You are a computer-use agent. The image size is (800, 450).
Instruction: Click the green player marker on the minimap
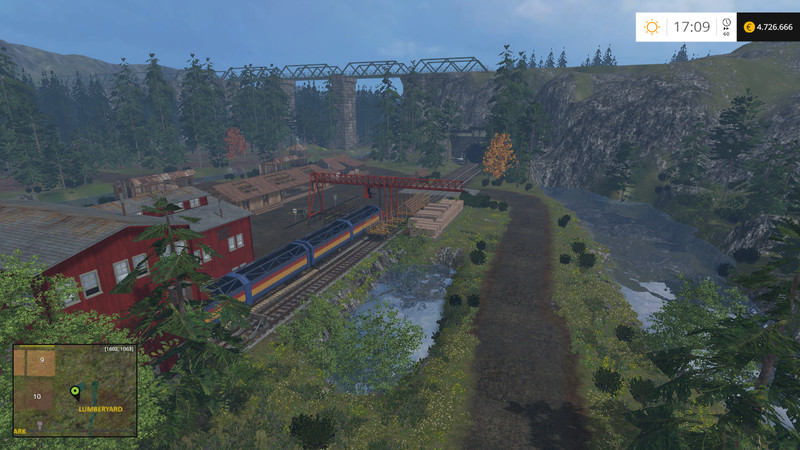click(74, 390)
